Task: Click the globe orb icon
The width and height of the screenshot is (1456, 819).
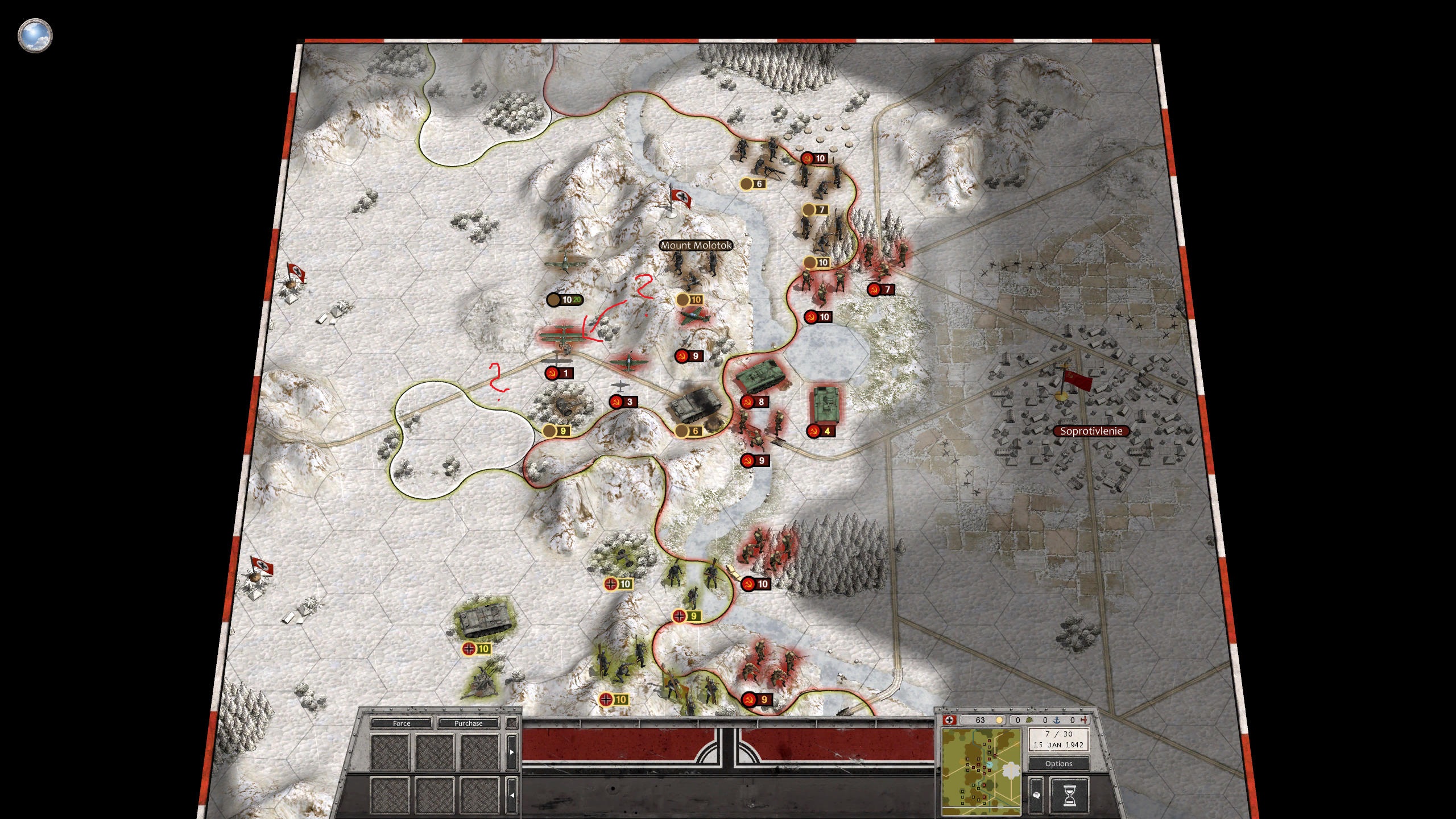Action: click(x=35, y=35)
